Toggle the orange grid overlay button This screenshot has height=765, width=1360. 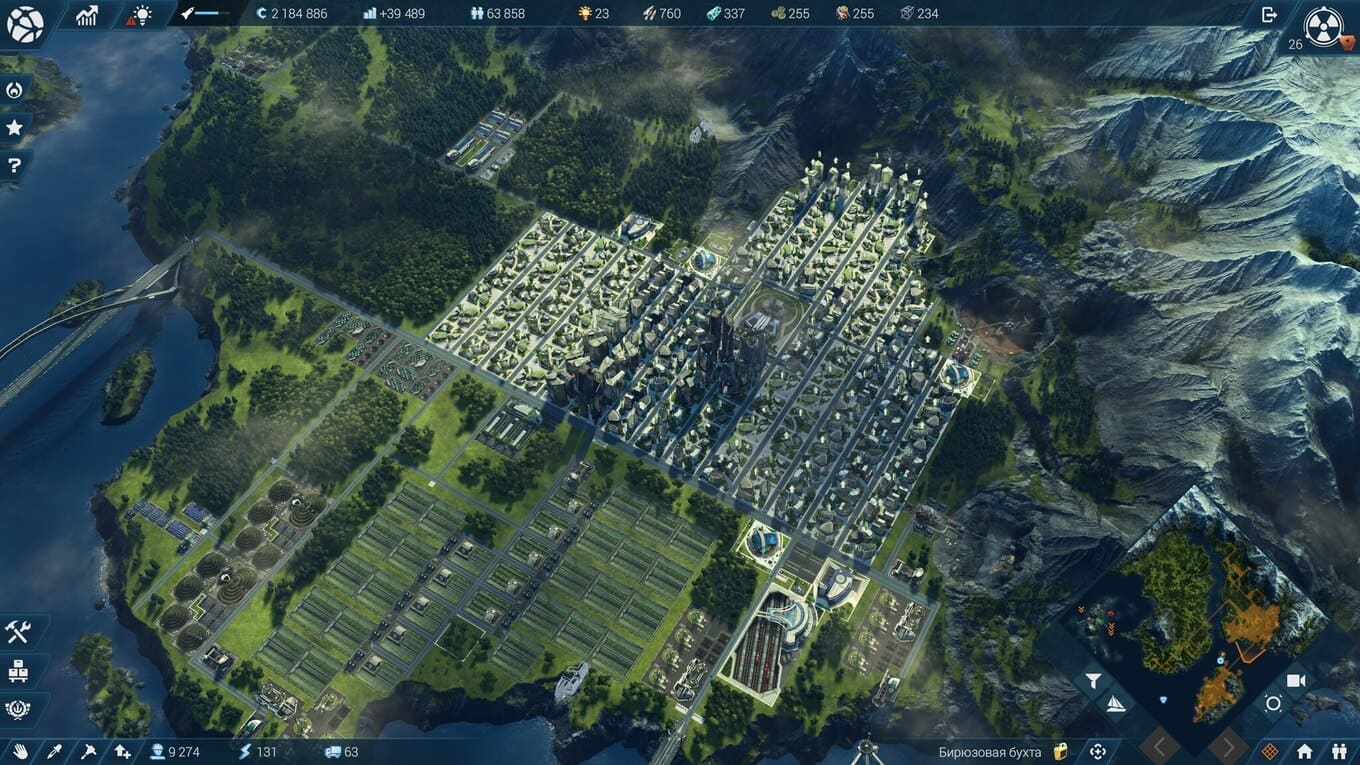(1270, 751)
